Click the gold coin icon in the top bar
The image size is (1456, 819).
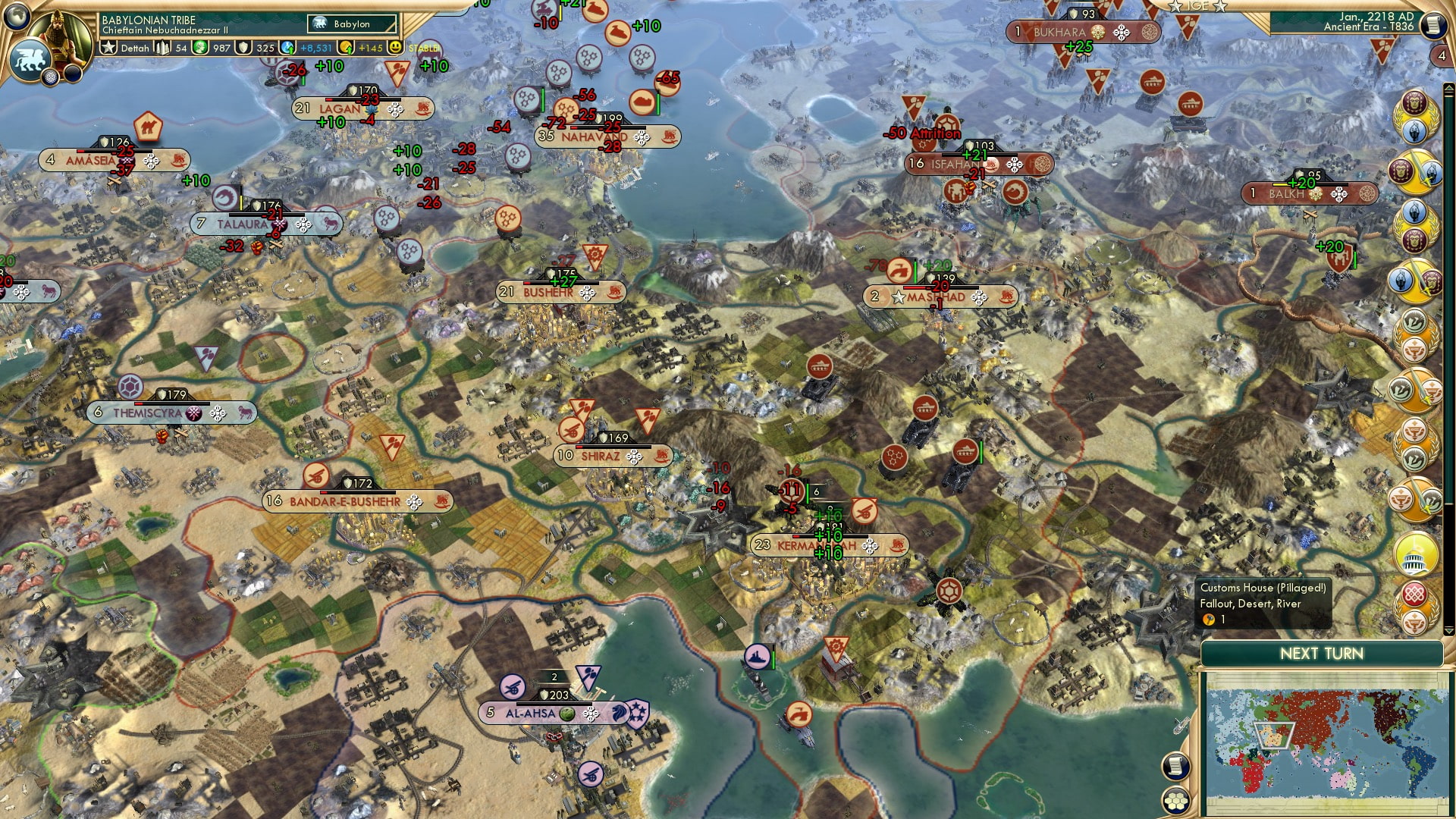pyautogui.click(x=347, y=48)
